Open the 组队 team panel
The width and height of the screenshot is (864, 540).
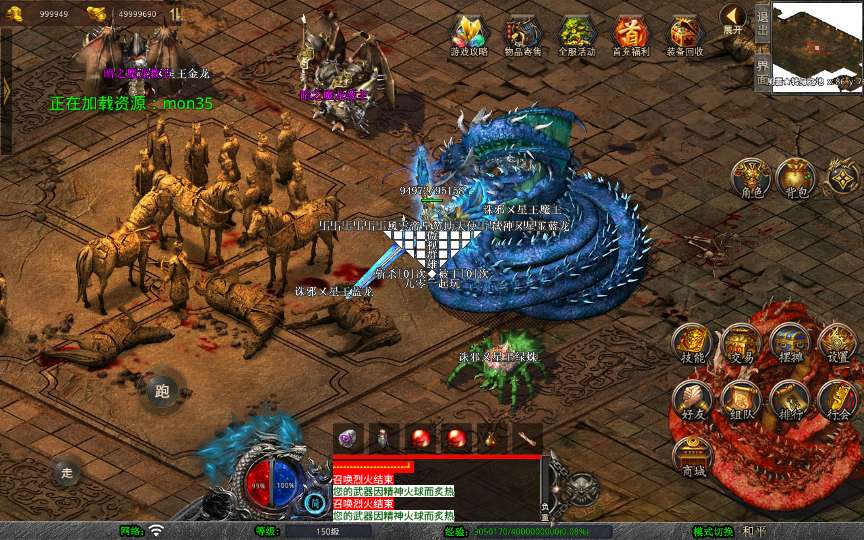(741, 398)
